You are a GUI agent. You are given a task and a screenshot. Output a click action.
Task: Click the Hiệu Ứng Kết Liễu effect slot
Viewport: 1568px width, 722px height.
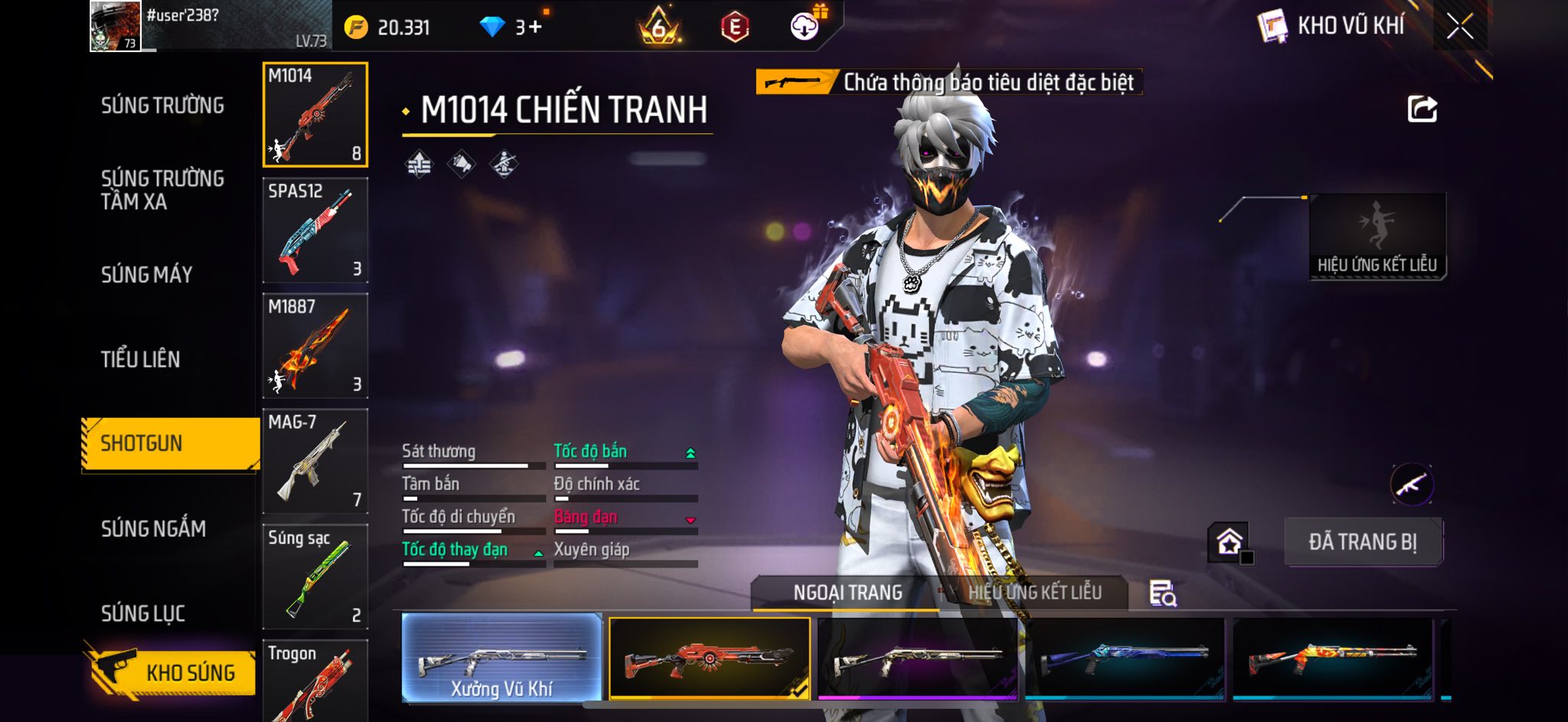tap(1377, 236)
